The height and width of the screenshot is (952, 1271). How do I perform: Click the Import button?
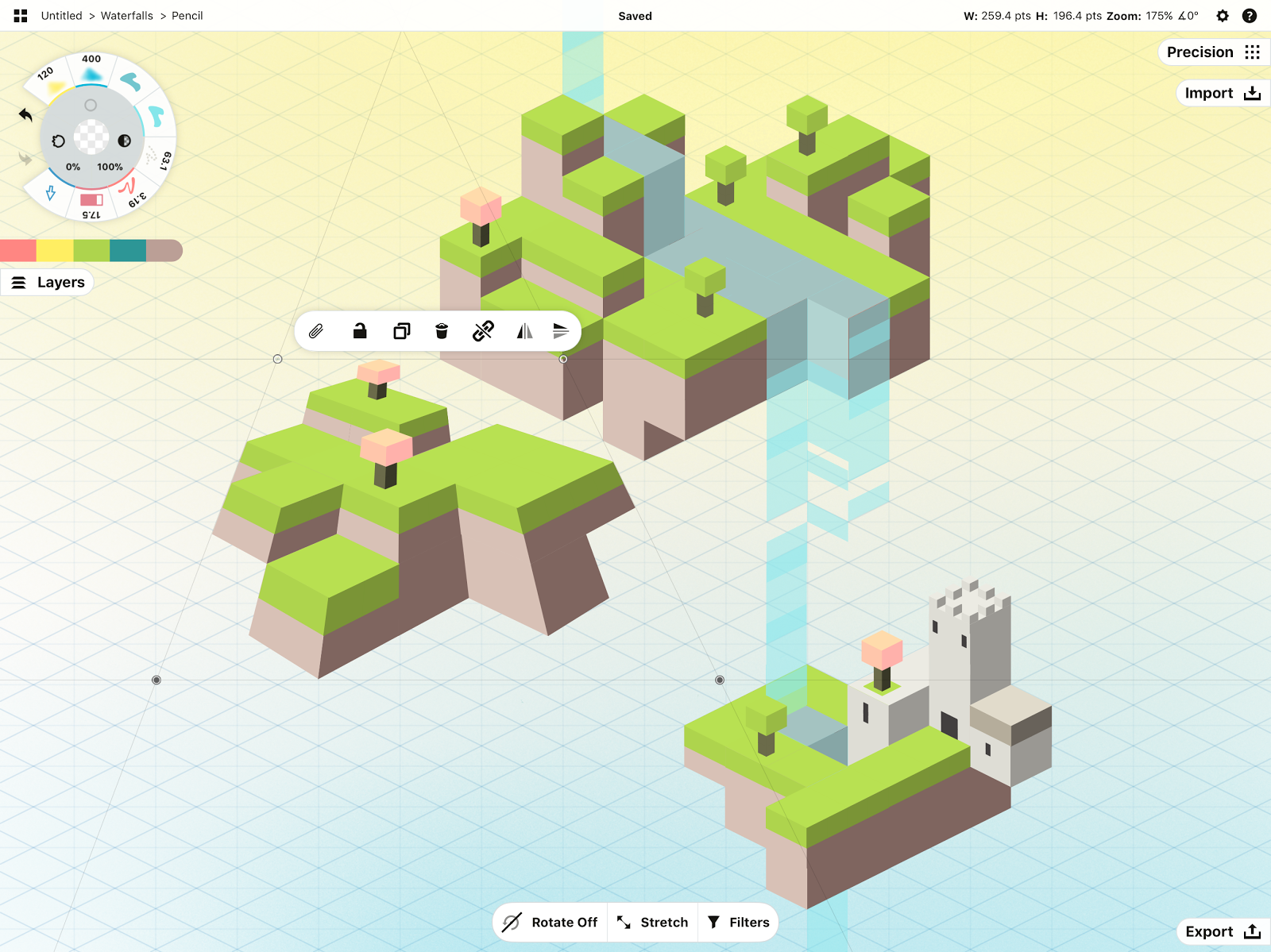point(1222,94)
